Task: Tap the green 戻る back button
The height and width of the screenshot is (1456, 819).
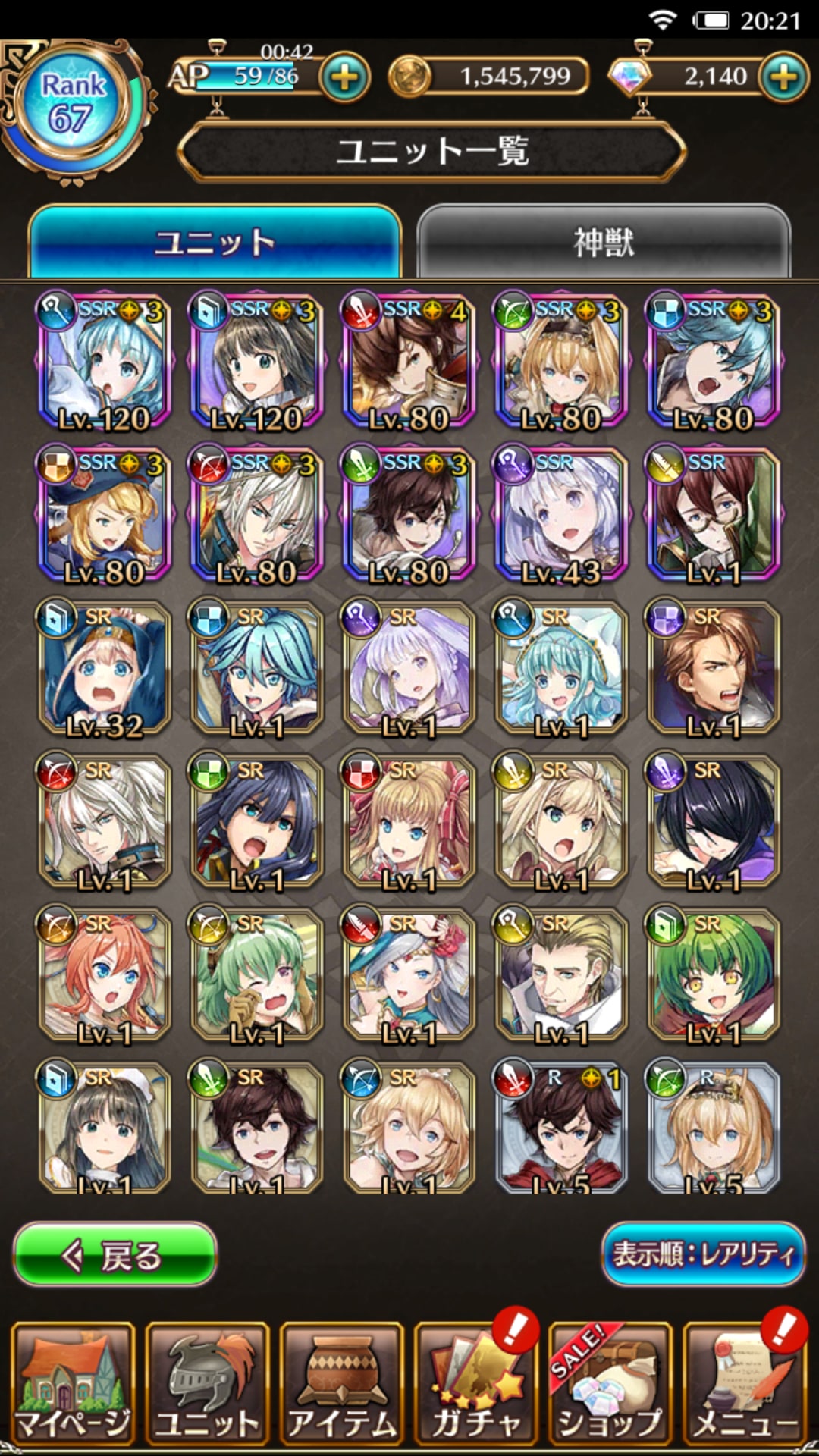Action: tap(115, 1256)
